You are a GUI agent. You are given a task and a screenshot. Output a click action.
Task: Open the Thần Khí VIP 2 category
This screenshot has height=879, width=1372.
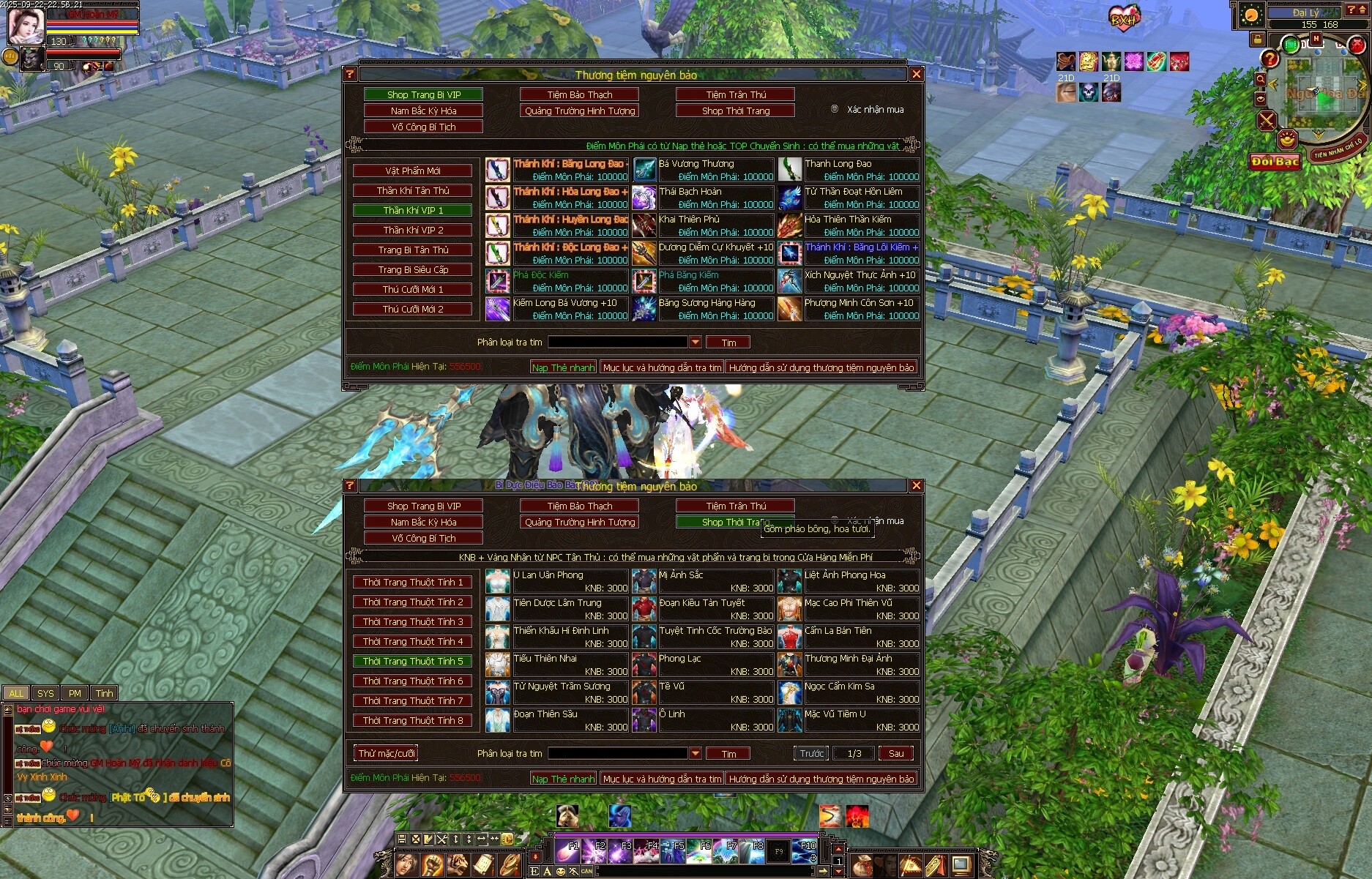[x=413, y=230]
